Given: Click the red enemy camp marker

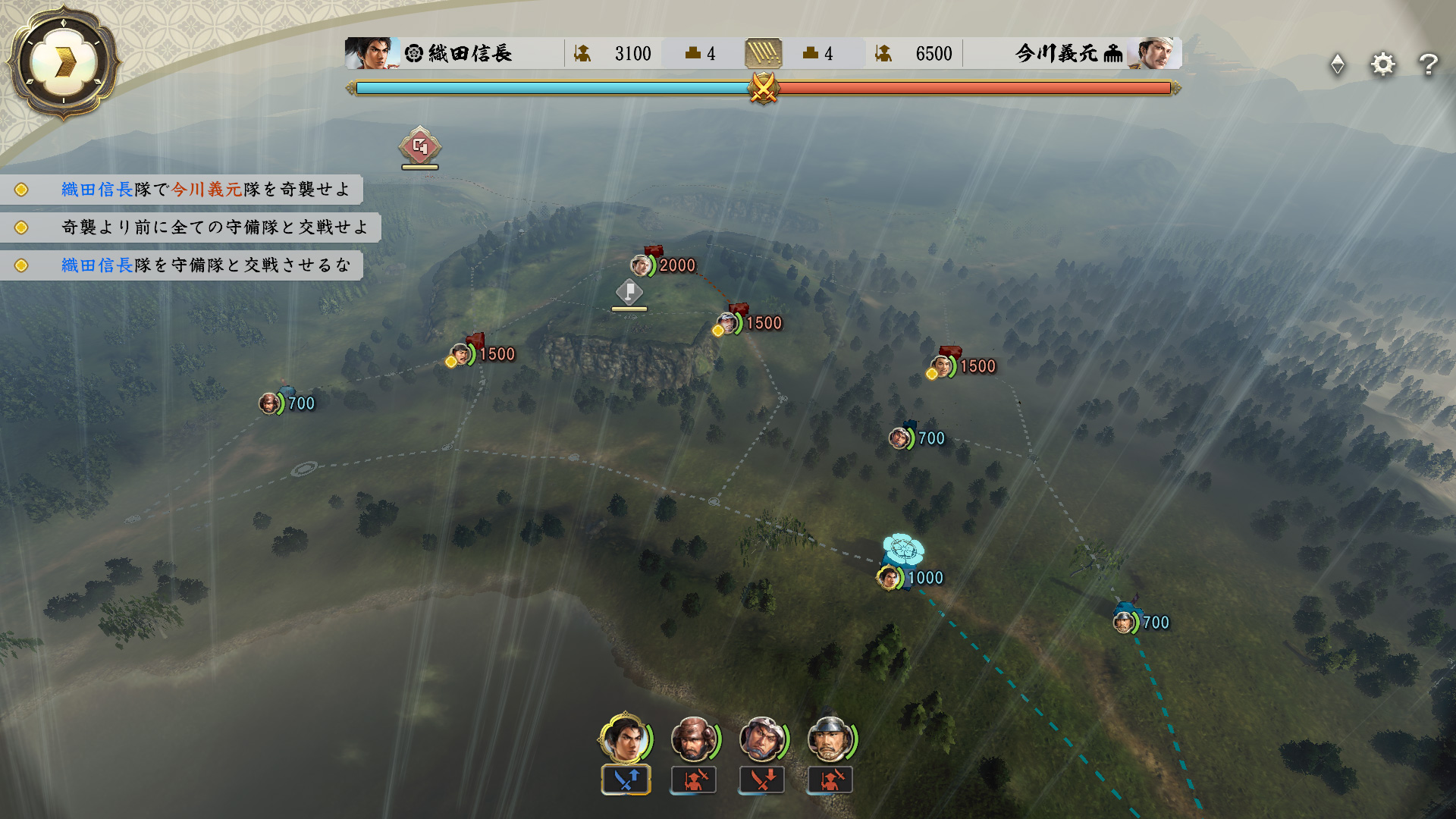Looking at the screenshot, I should [x=420, y=147].
